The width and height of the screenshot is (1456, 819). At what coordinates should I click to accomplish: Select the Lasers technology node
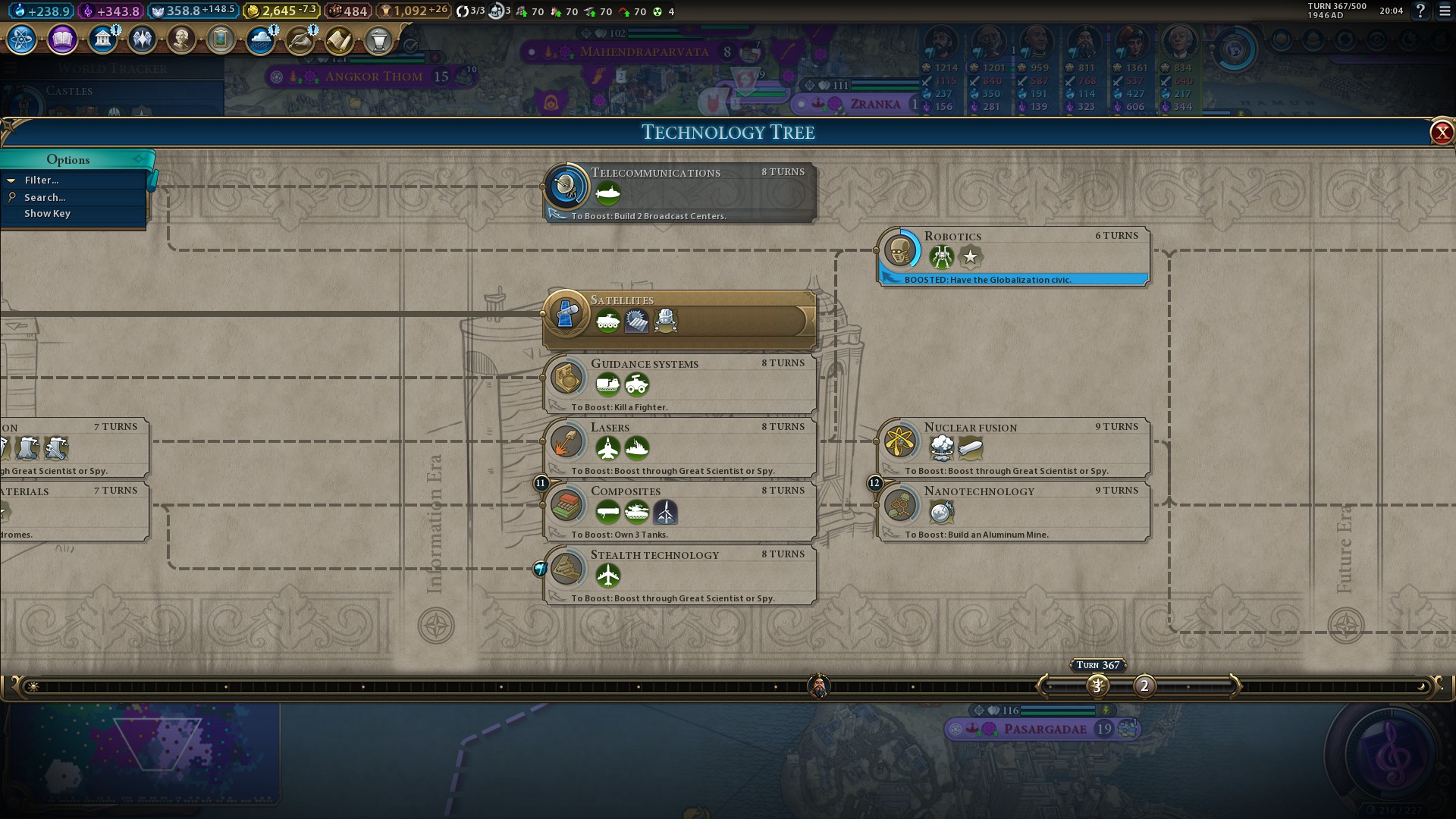tap(680, 447)
